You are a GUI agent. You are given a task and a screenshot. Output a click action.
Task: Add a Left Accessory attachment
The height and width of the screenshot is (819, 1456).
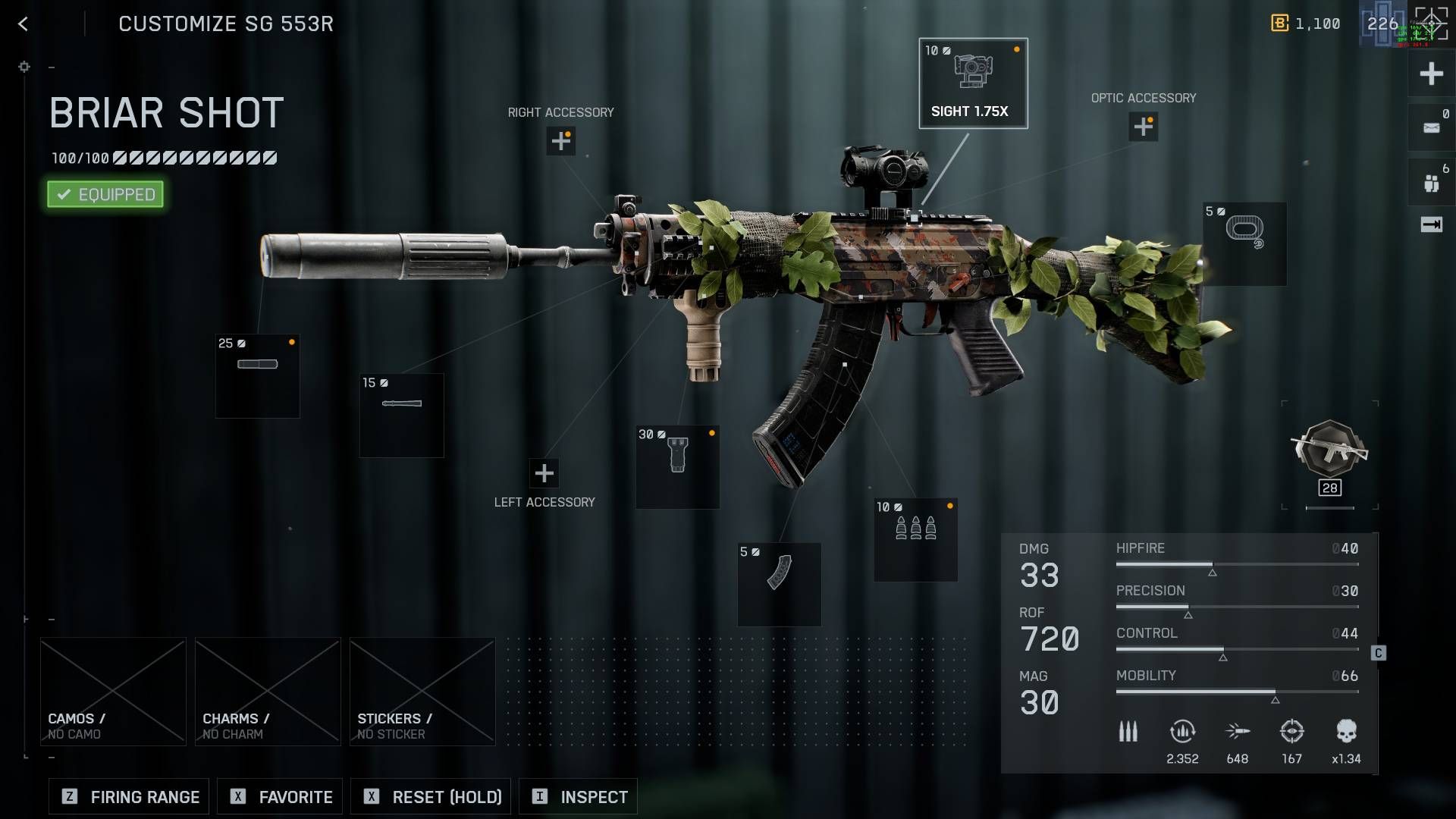(544, 473)
